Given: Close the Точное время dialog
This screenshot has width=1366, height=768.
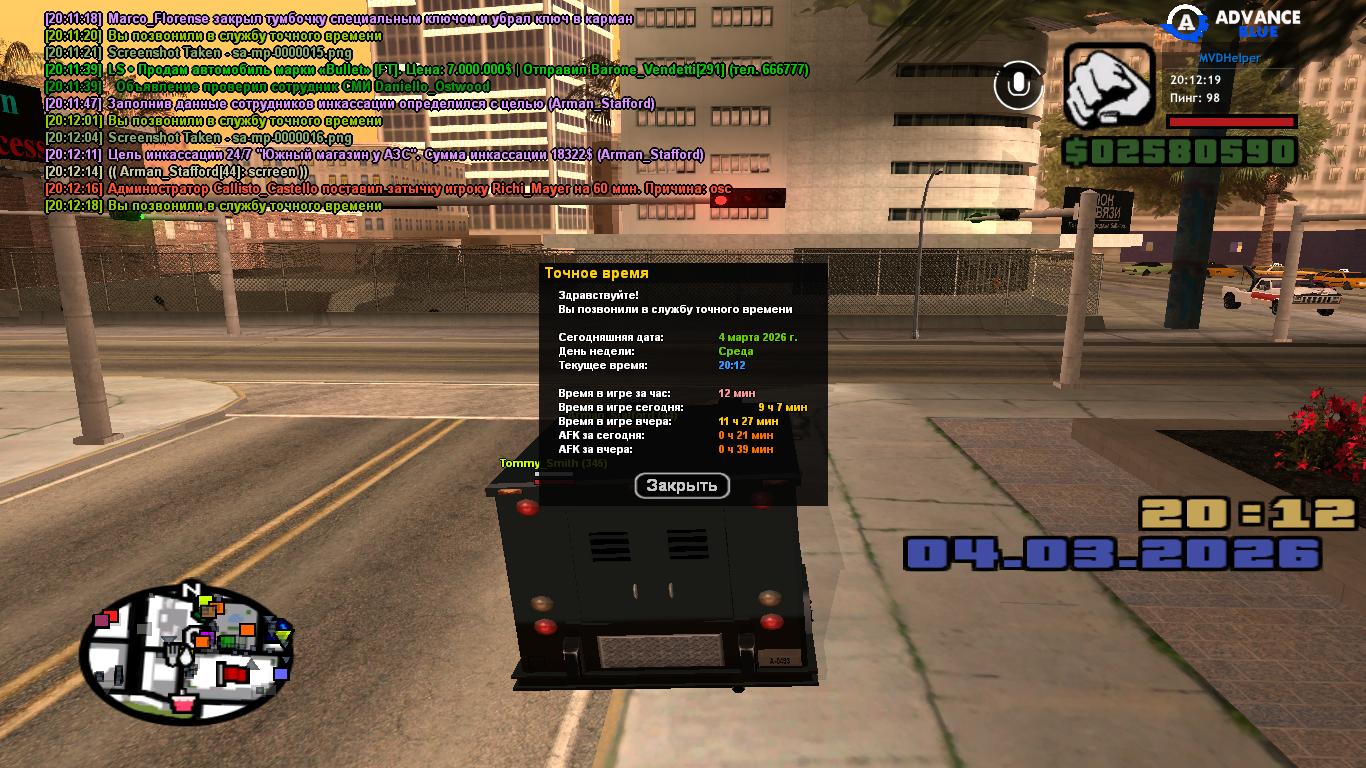Looking at the screenshot, I should coord(682,486).
